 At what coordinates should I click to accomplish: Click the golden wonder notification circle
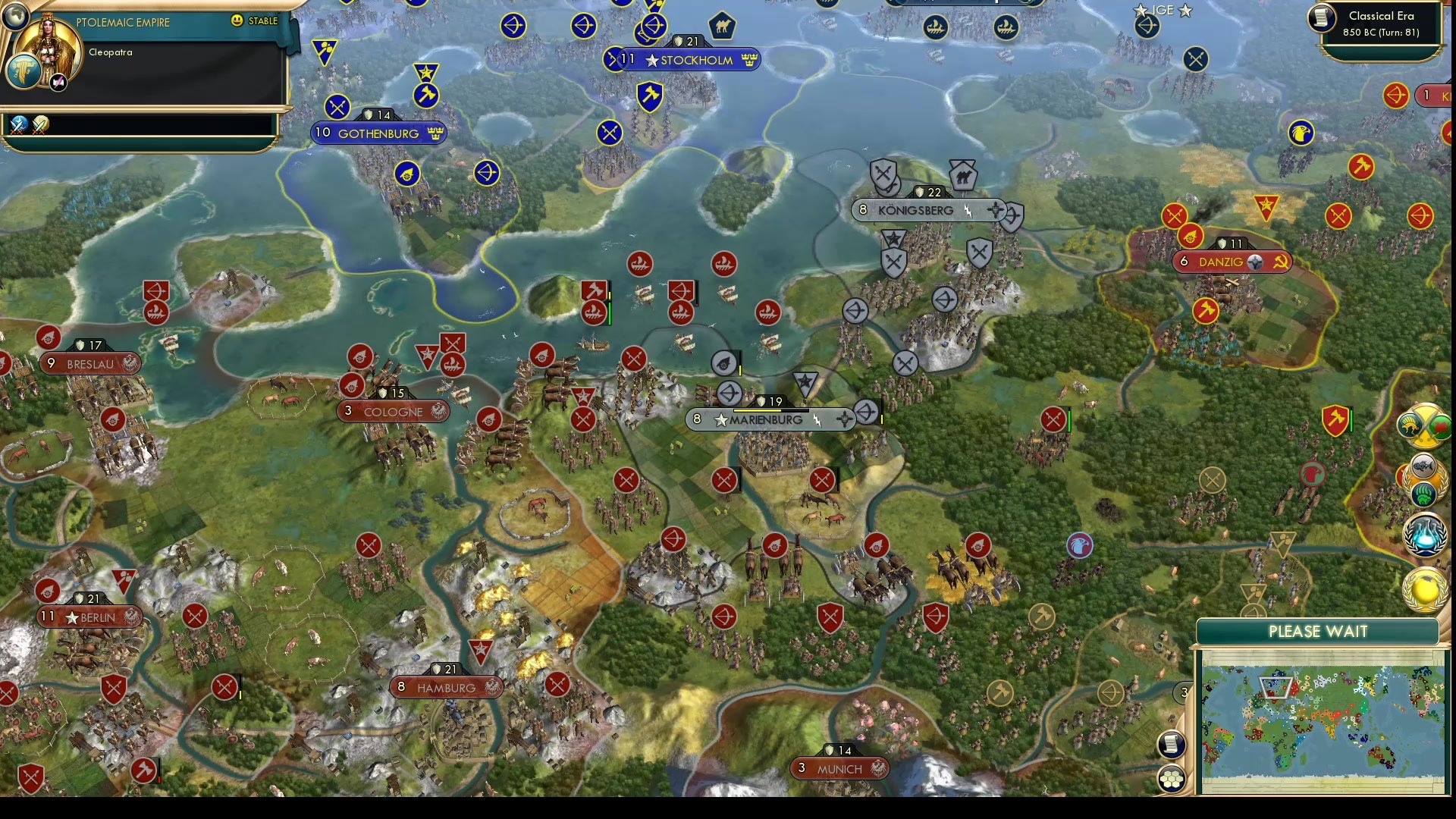pyautogui.click(x=1426, y=588)
